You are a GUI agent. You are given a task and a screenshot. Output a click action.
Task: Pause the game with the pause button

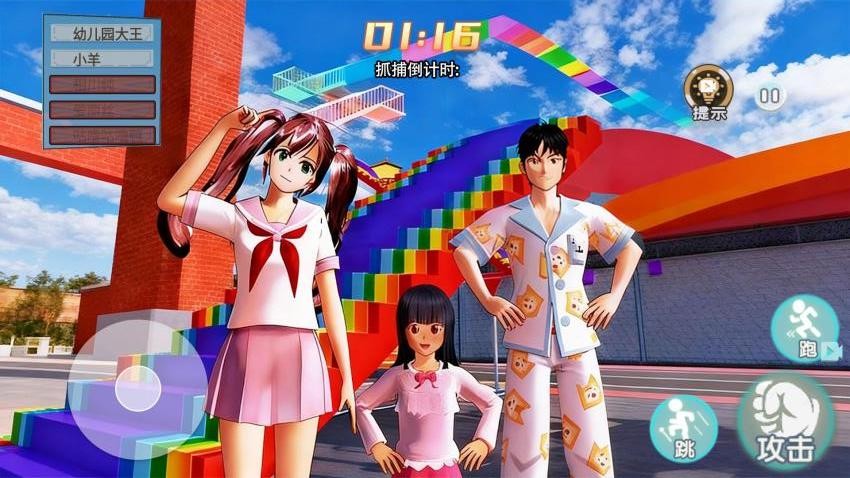pos(769,96)
